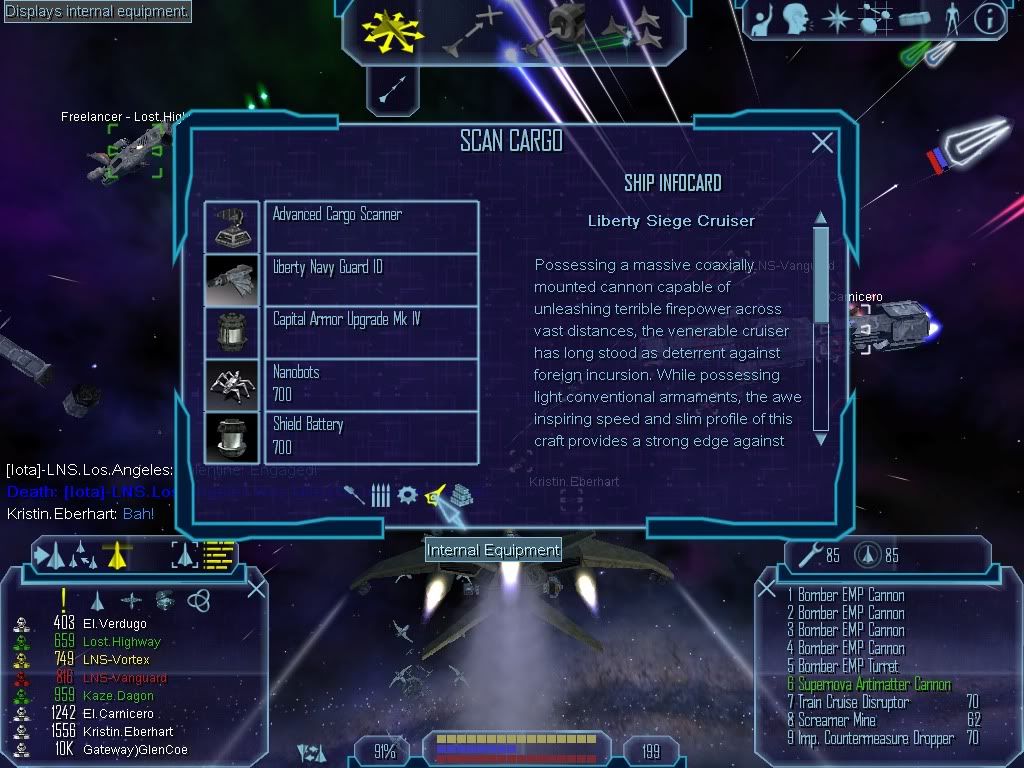Activate the join formation maneuver icon
Viewport: 1024px width, 768px height.
pos(634,28)
